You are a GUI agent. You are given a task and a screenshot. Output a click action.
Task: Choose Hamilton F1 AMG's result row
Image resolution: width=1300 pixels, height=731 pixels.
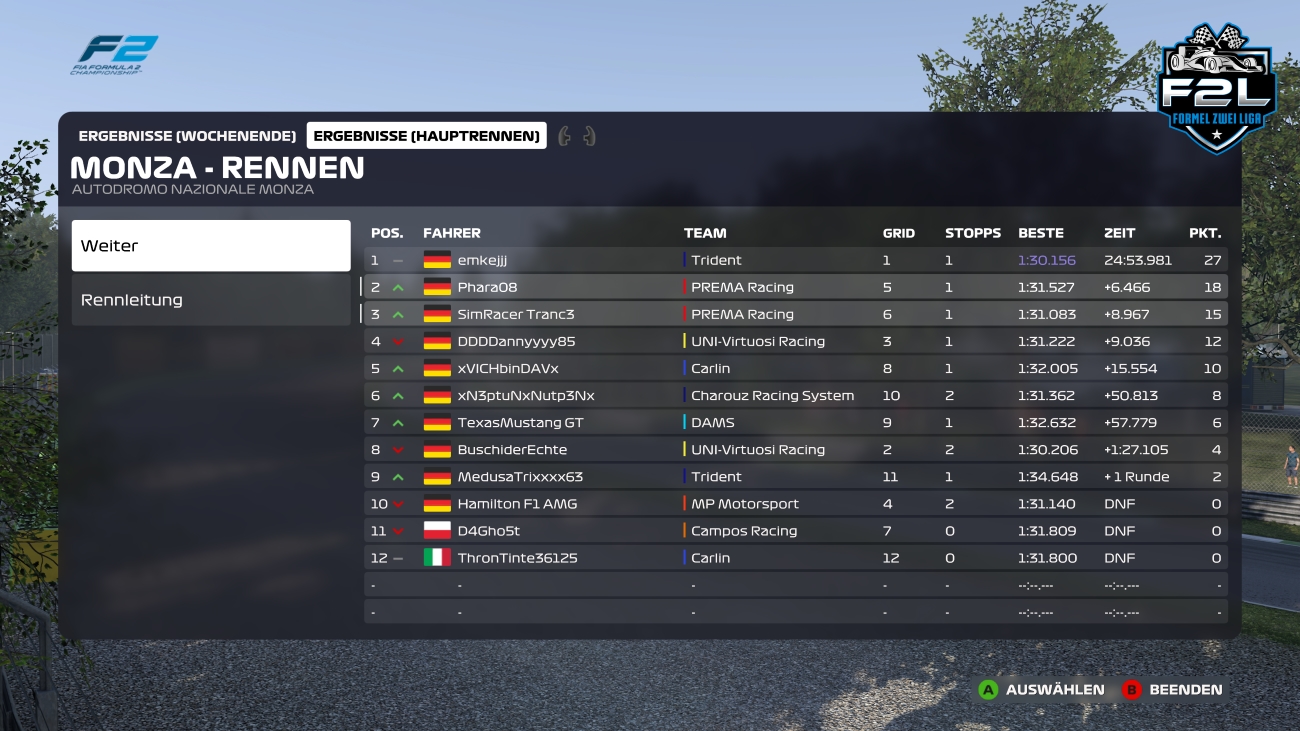pyautogui.click(x=795, y=504)
